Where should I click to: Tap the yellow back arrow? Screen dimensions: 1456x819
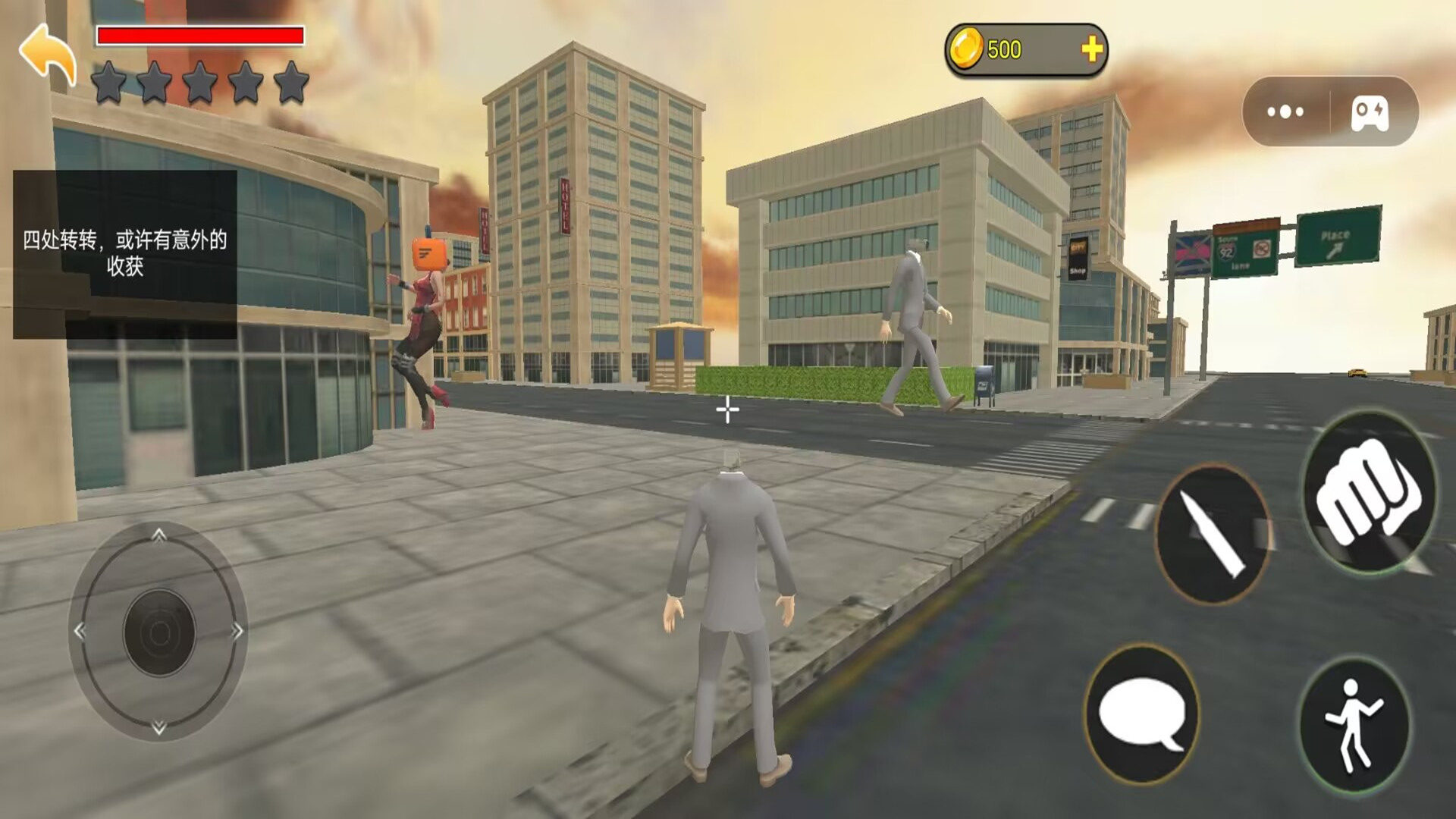[47, 53]
